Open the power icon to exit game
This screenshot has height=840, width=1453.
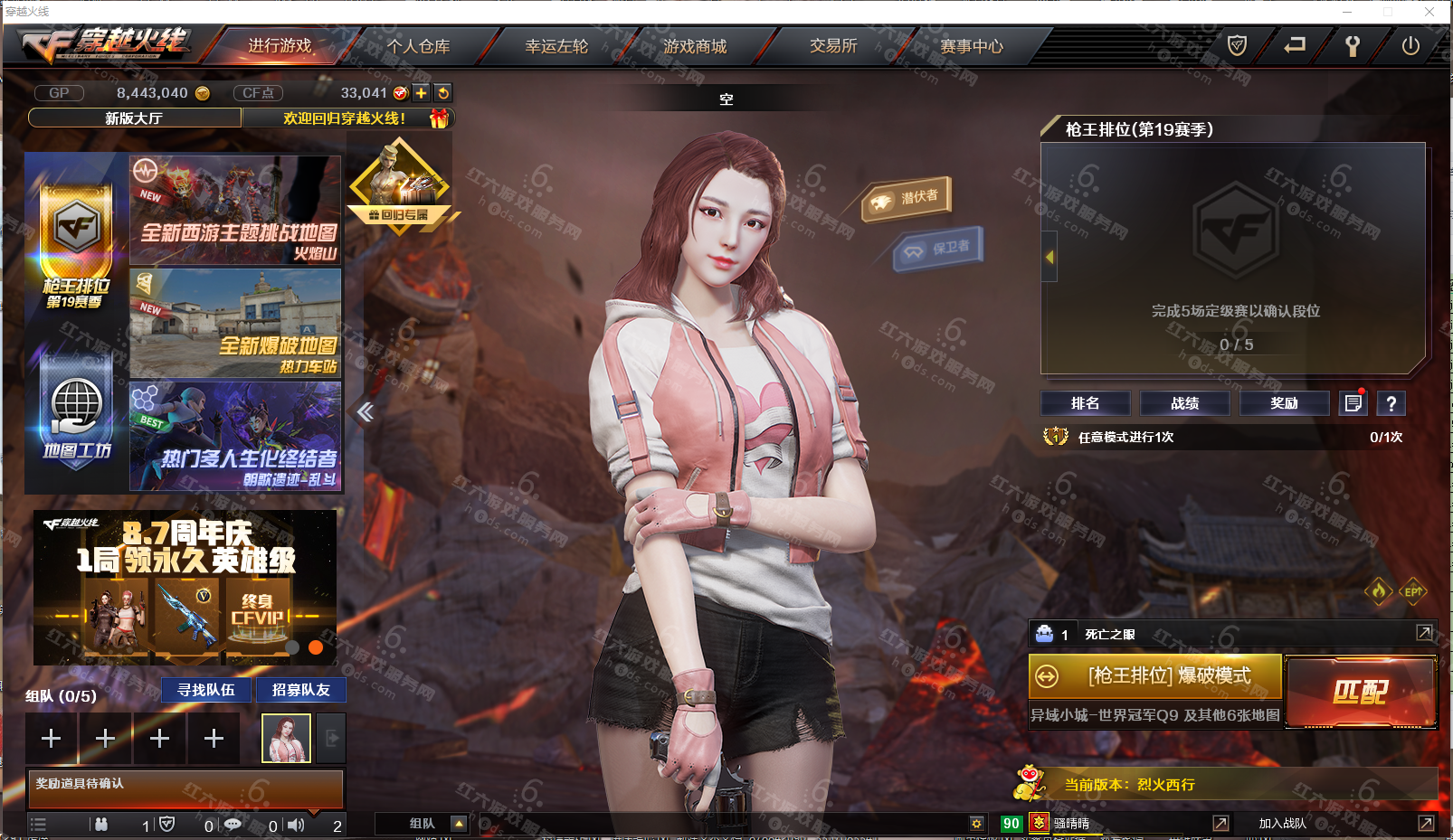coord(1410,46)
